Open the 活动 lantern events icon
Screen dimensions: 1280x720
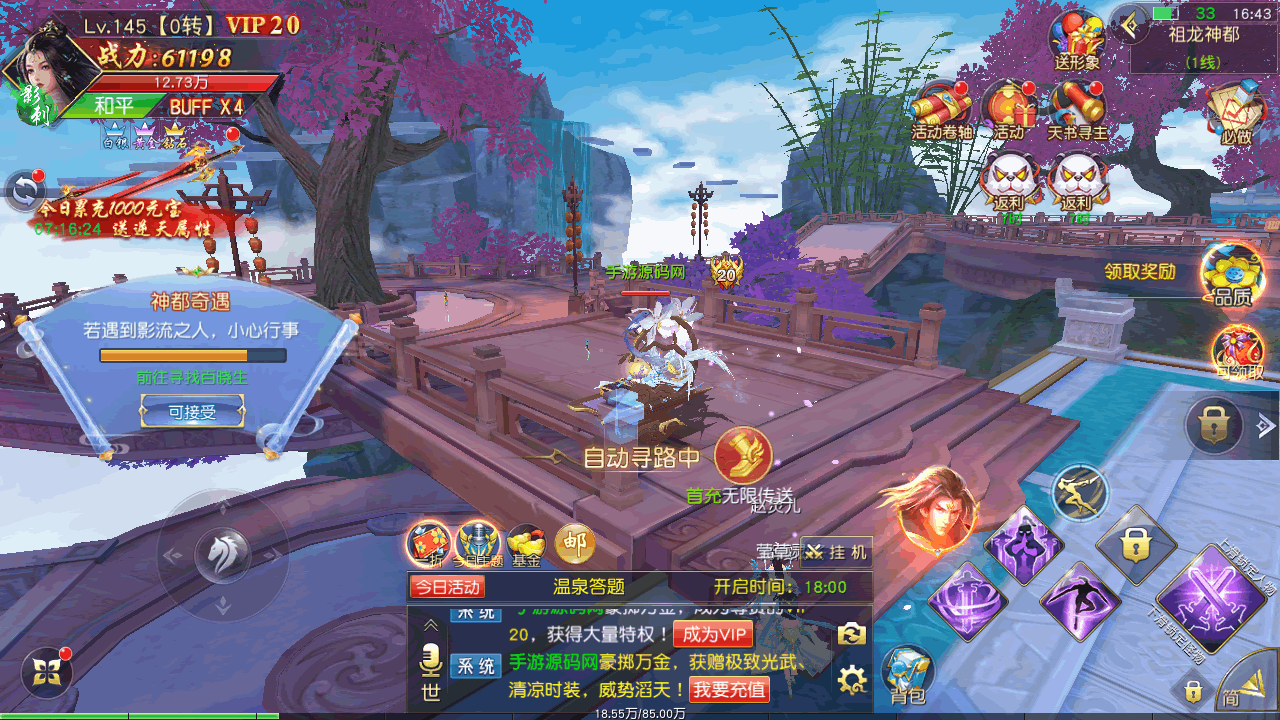point(1009,110)
